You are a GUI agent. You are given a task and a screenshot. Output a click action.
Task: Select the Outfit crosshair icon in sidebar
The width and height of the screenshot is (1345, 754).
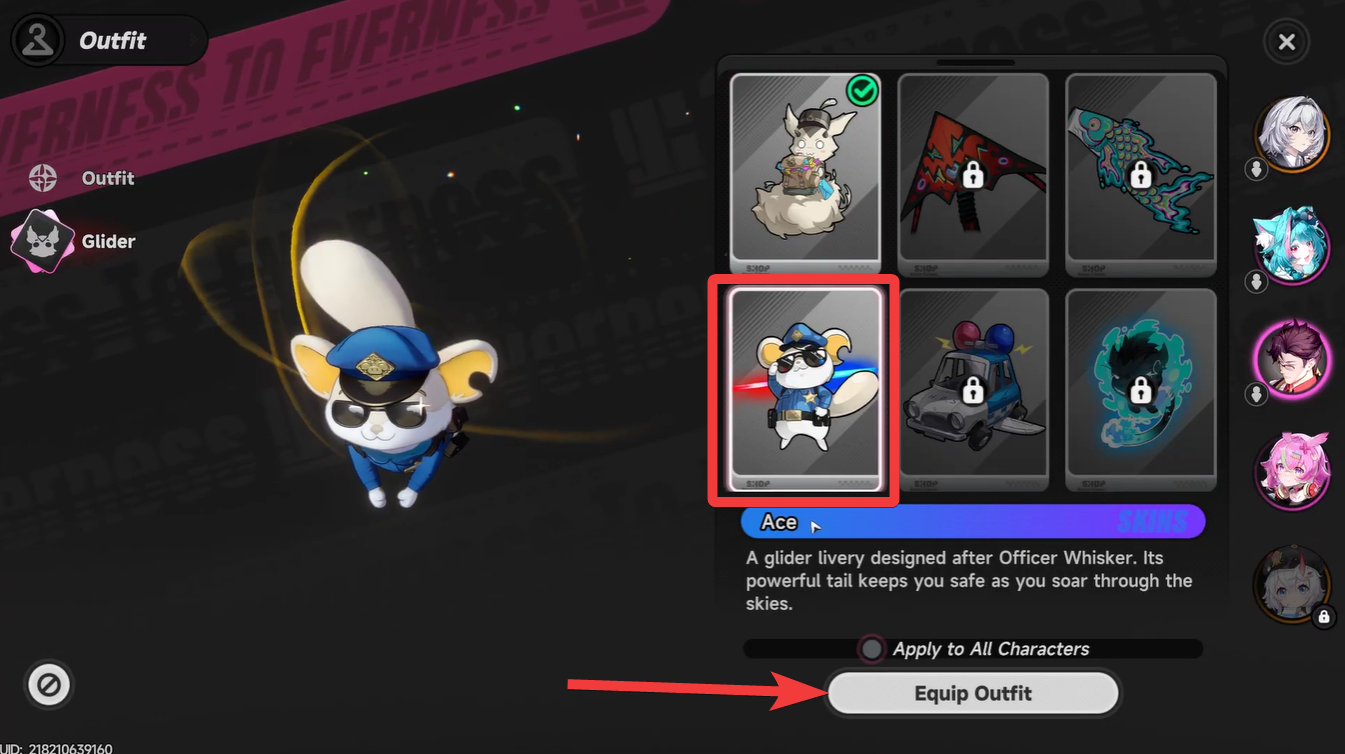(42, 178)
